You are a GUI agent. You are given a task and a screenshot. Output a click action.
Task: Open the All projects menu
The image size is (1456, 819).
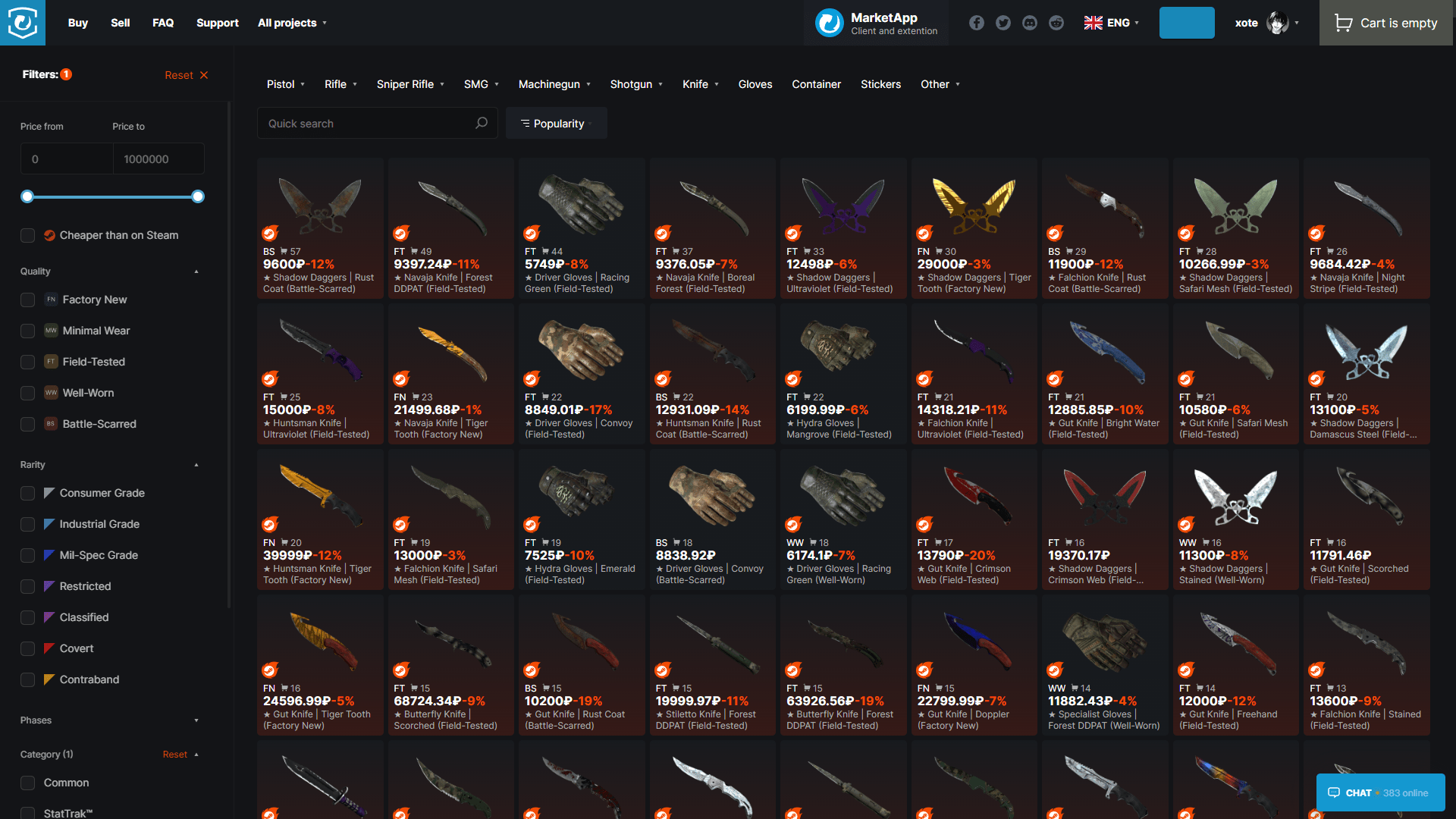(292, 23)
